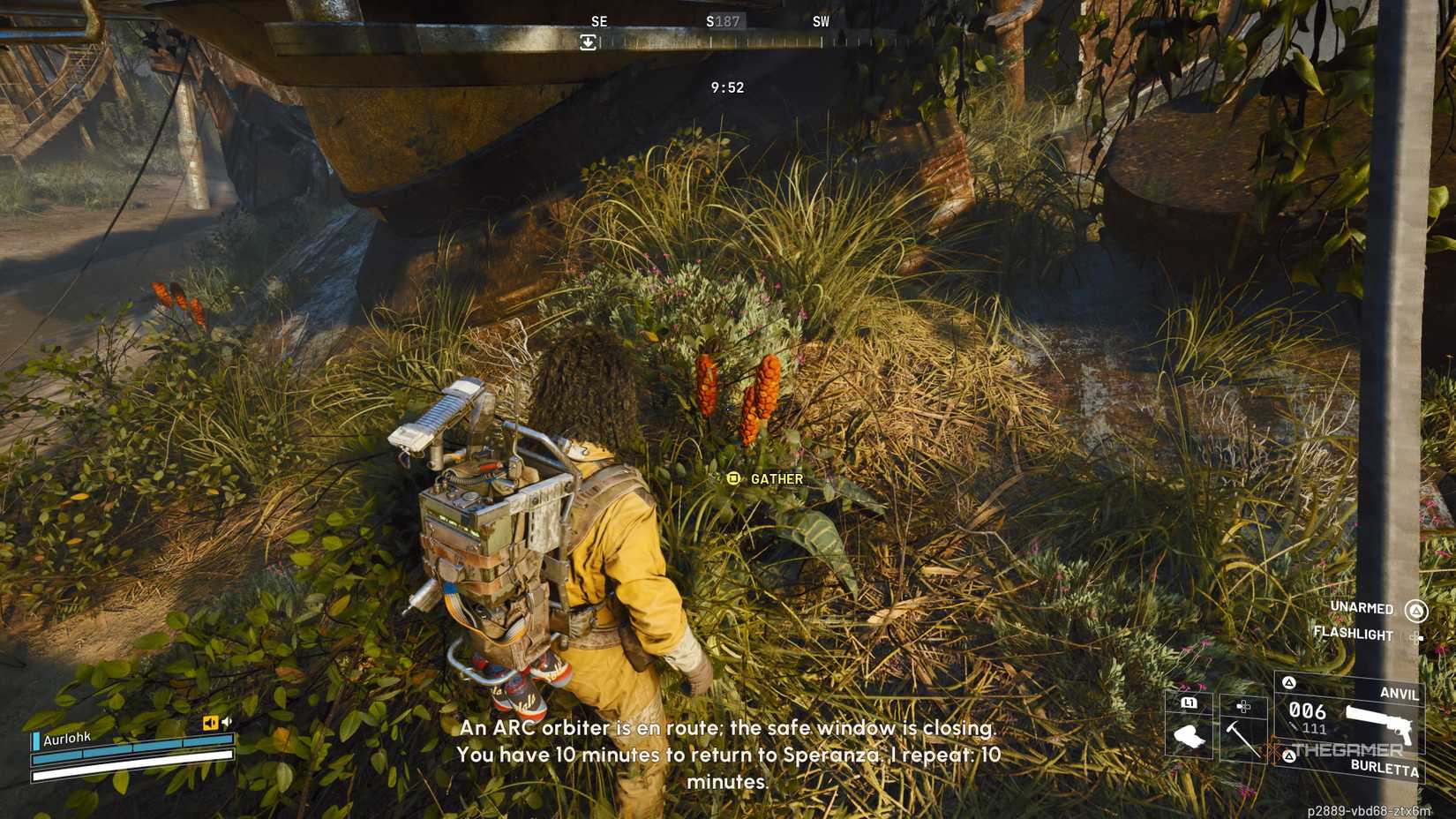
Task: Select the glove gadget icon in the L1 slot
Action: point(1190,736)
